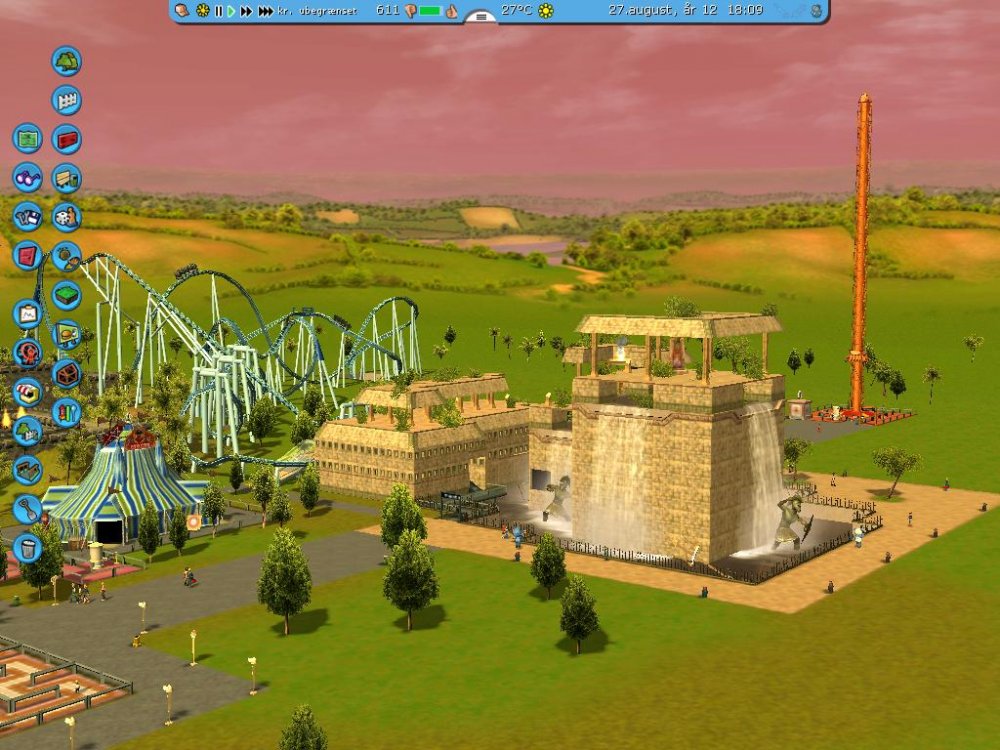
Task: Choose the striped awning shop stall icon
Action: click(27, 392)
